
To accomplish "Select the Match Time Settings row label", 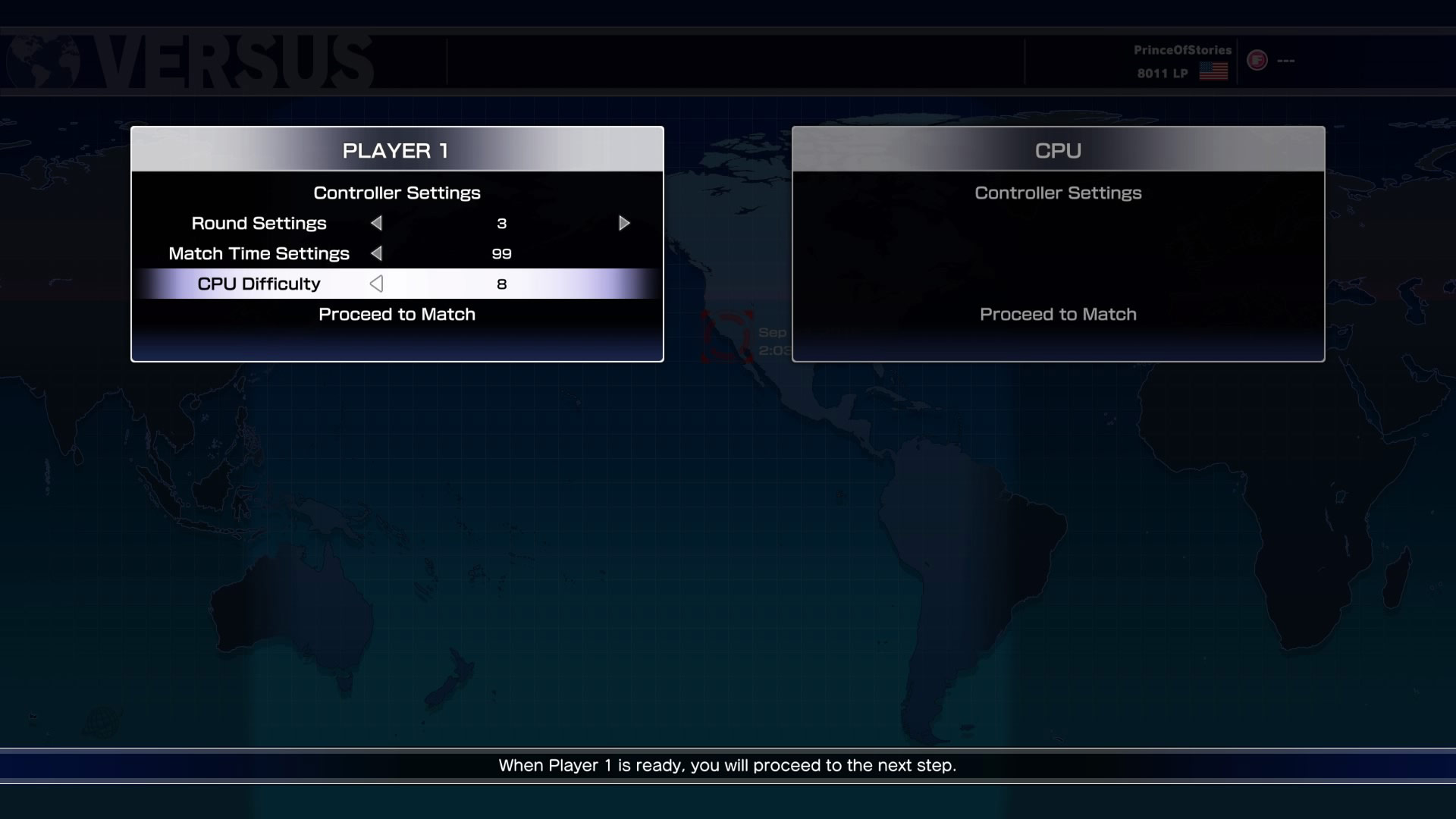I will [x=259, y=253].
